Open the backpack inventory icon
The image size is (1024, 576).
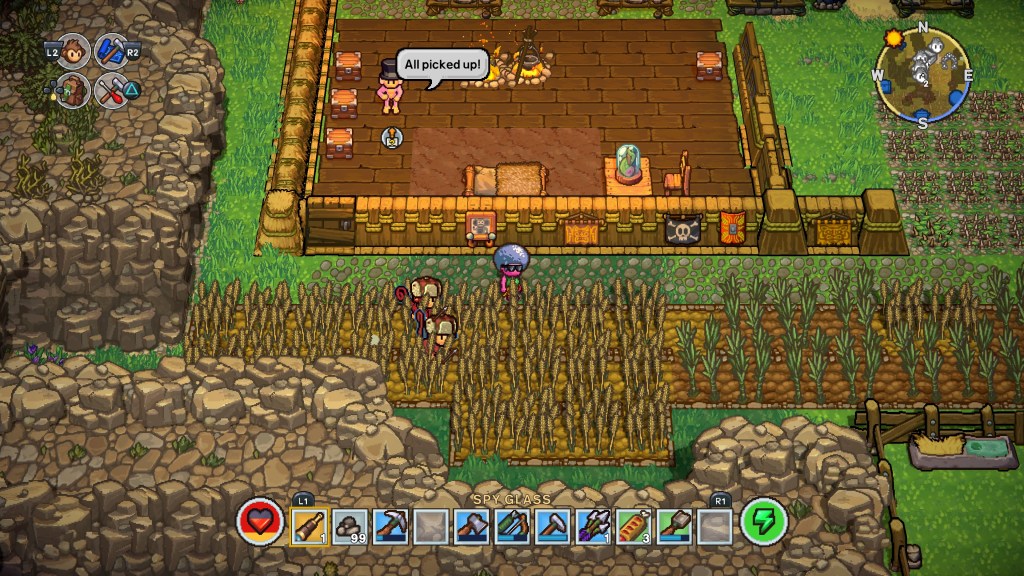tap(74, 91)
